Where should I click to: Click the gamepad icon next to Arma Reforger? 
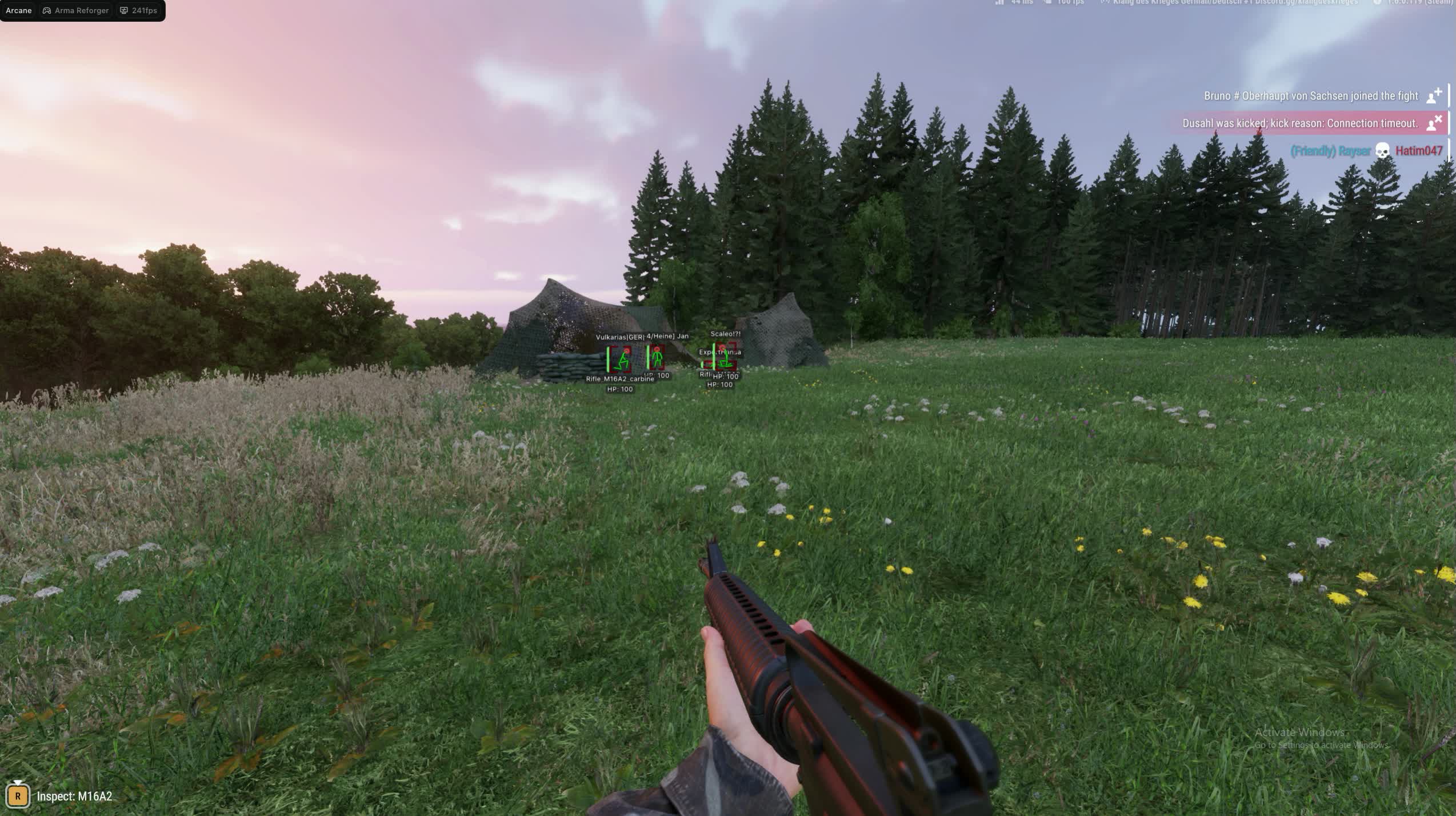click(47, 10)
